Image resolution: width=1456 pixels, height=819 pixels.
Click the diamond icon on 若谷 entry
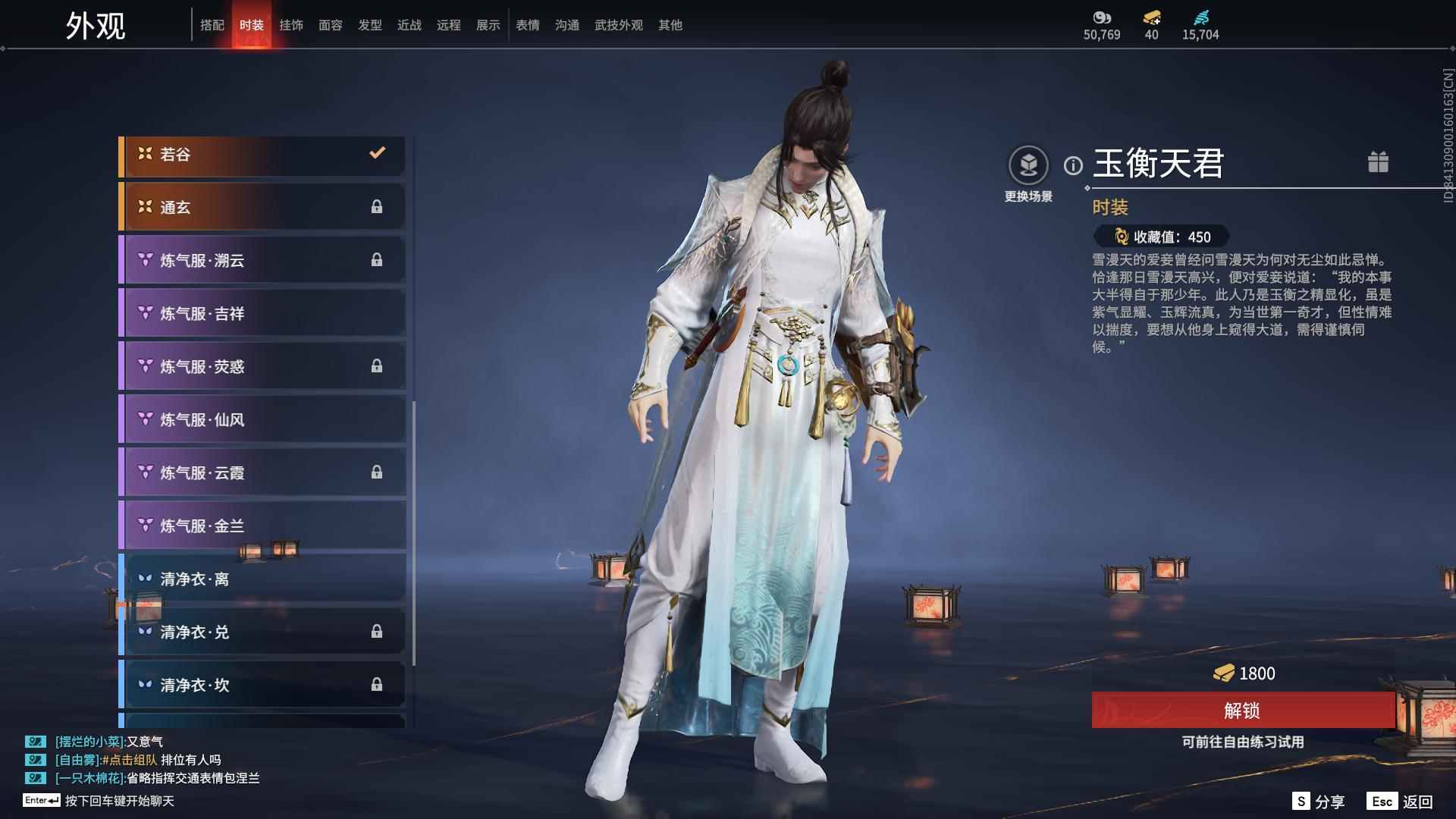(143, 154)
